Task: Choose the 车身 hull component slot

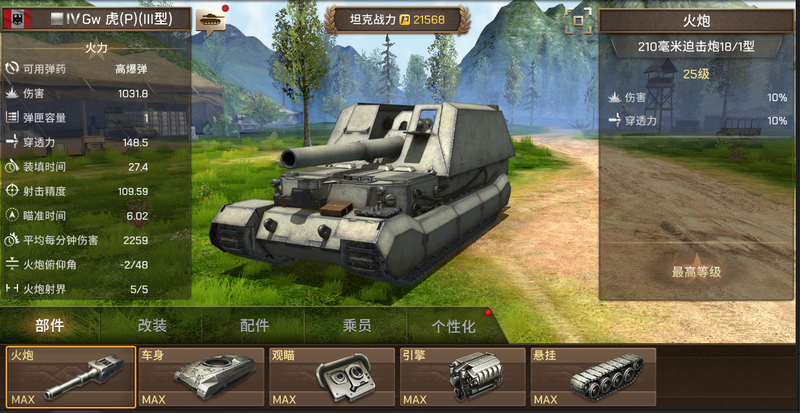Action: coord(201,377)
